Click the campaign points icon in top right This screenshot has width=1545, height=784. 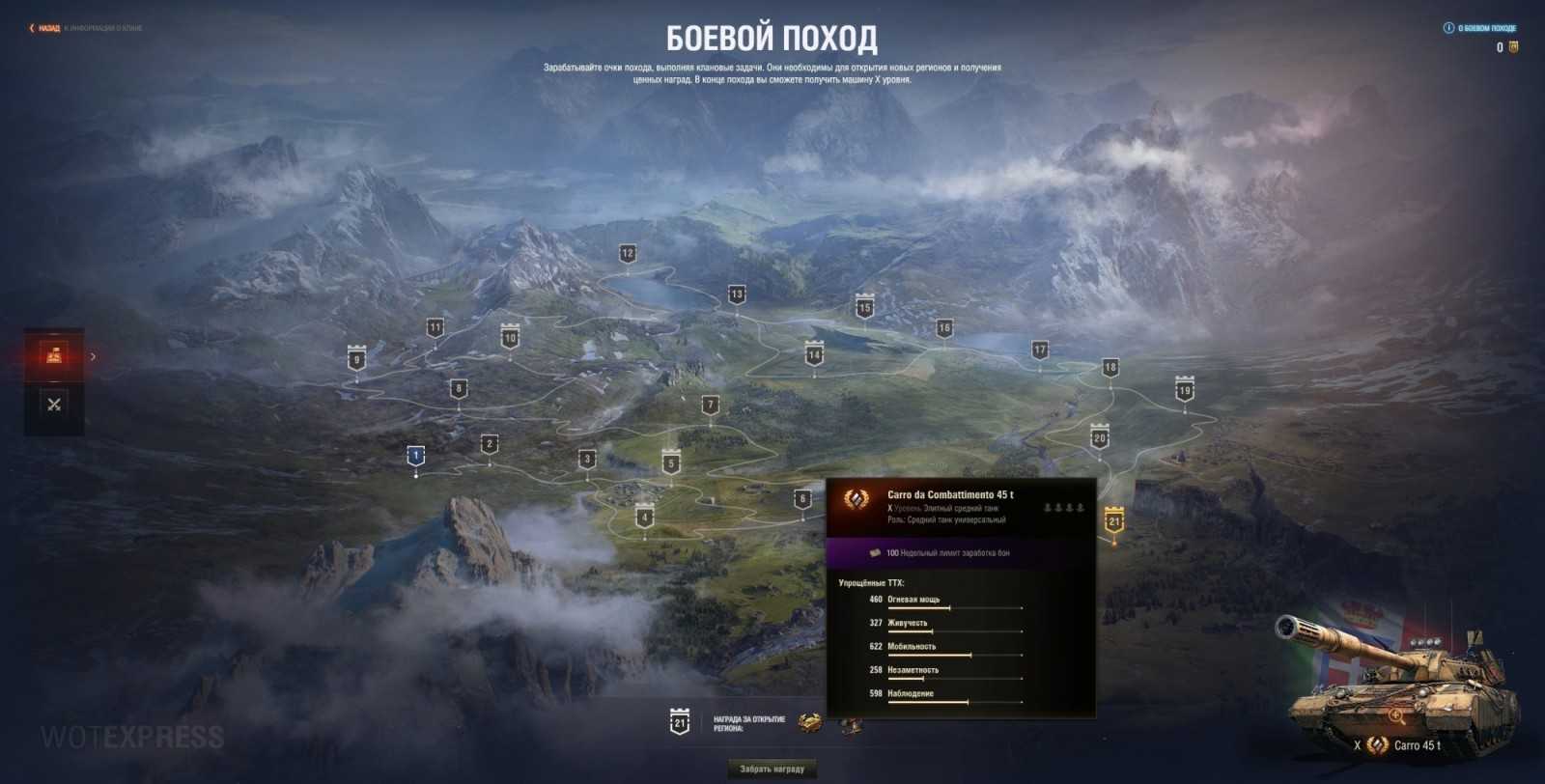point(1512,46)
